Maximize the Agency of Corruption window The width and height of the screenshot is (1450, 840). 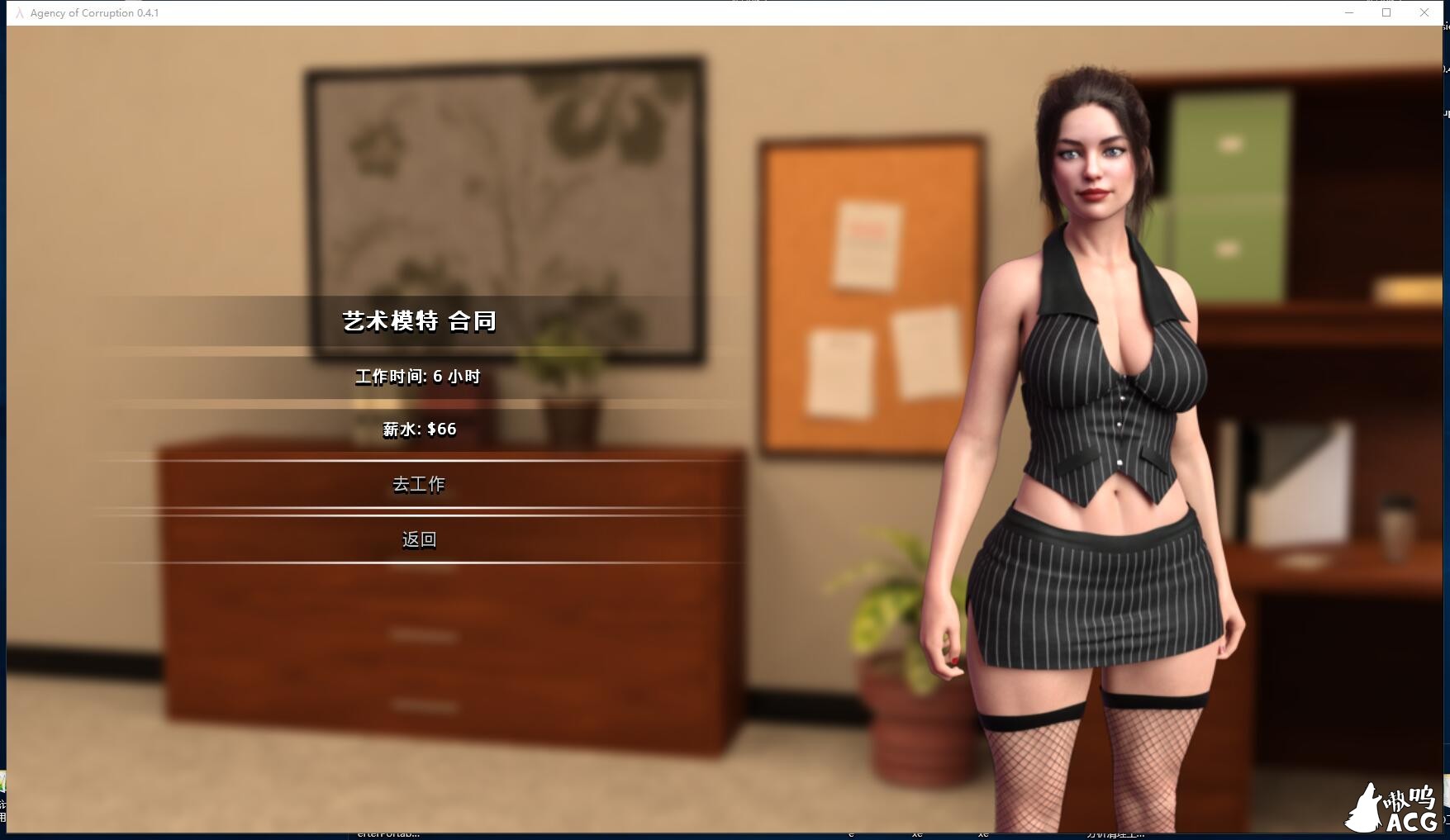tap(1386, 12)
